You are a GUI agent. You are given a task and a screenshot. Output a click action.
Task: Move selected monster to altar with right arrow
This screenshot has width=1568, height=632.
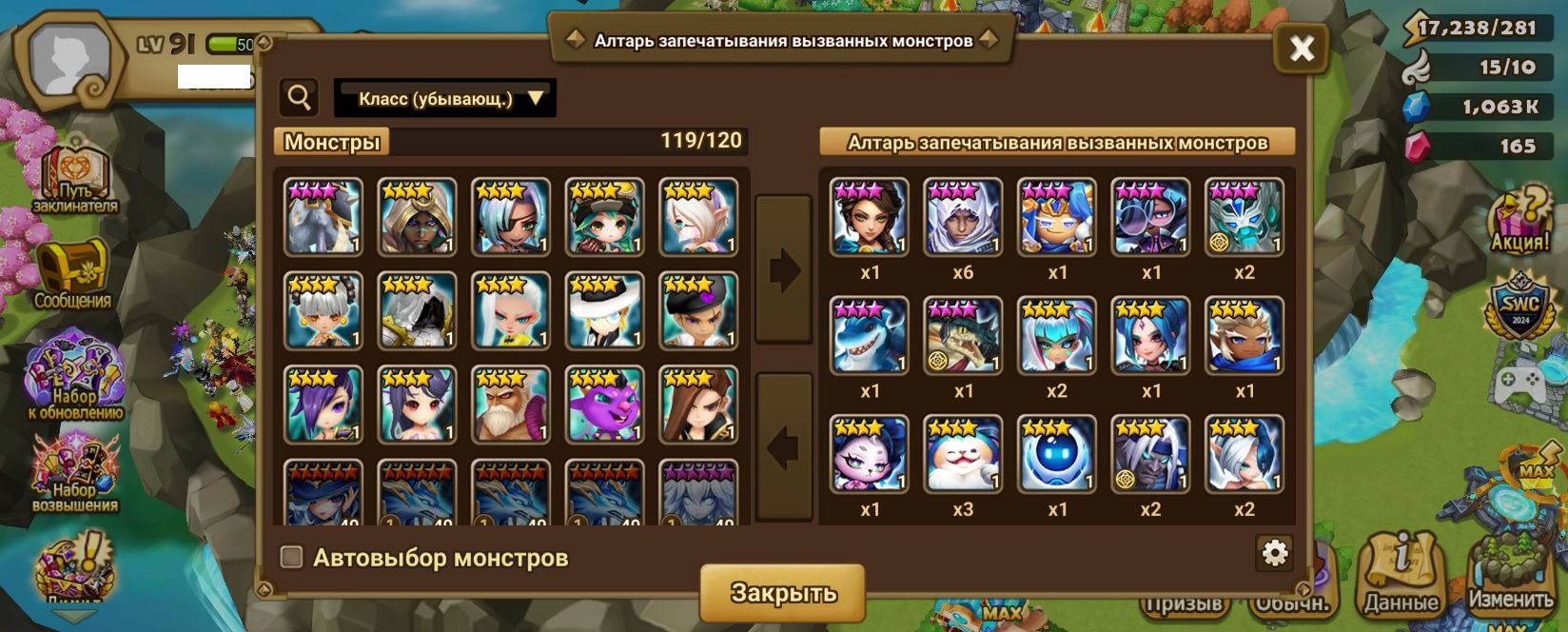click(783, 270)
